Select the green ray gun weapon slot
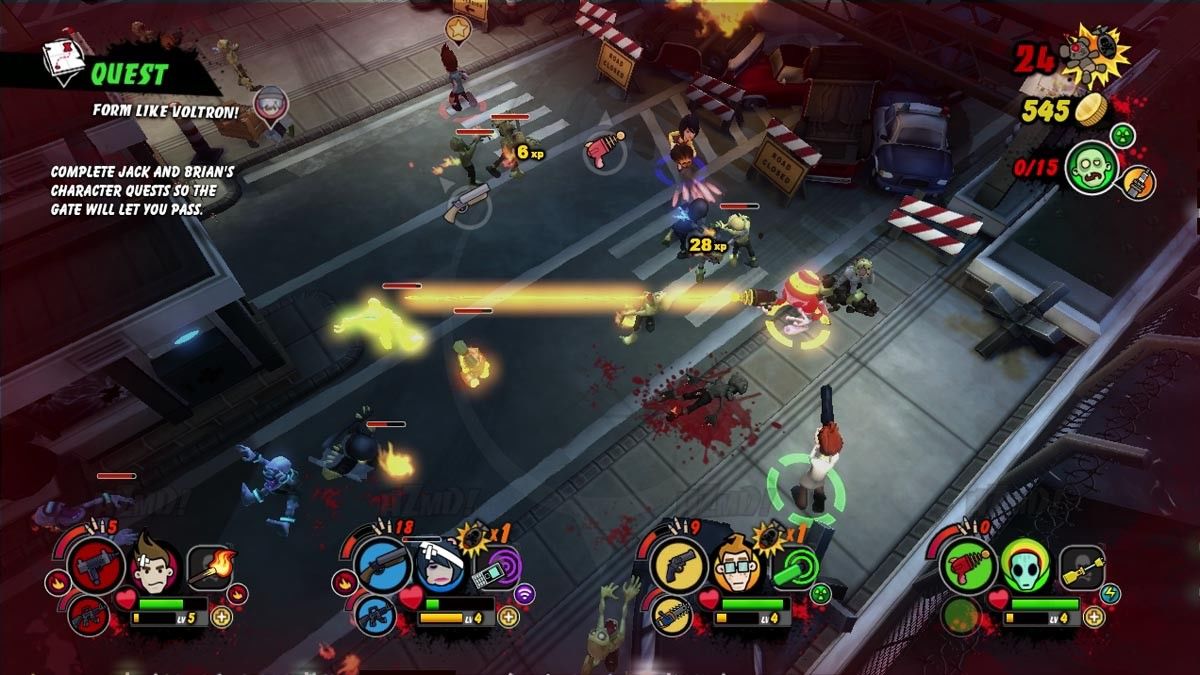 [965, 567]
